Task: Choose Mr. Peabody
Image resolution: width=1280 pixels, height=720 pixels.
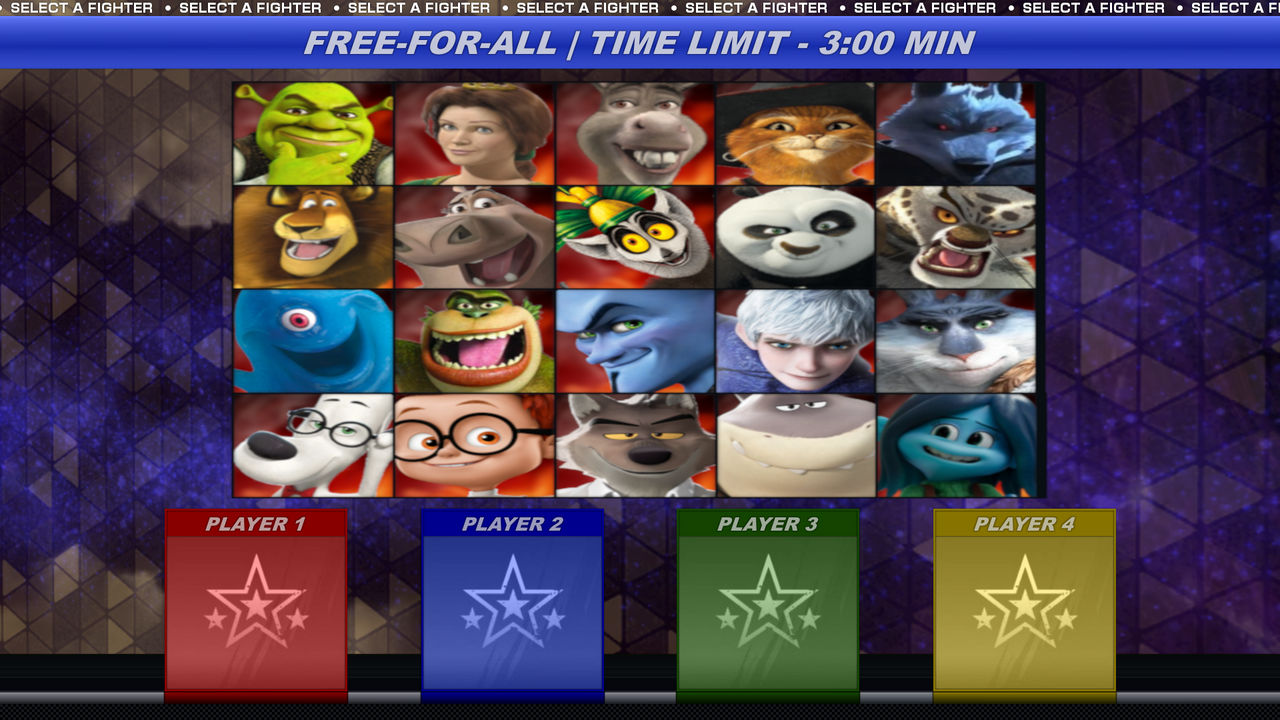Action: click(x=313, y=445)
